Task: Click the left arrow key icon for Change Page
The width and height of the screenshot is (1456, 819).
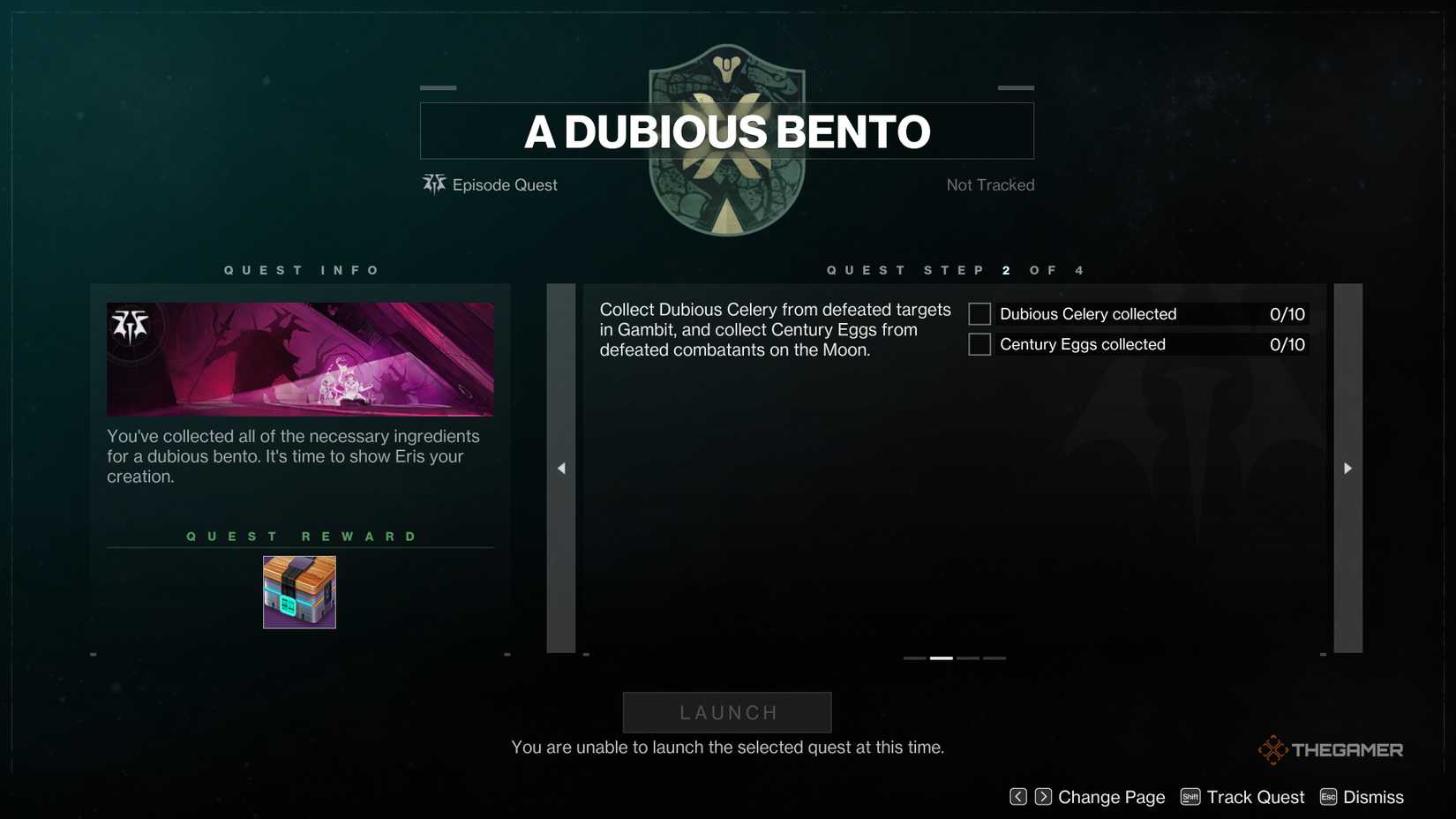Action: [1018, 796]
